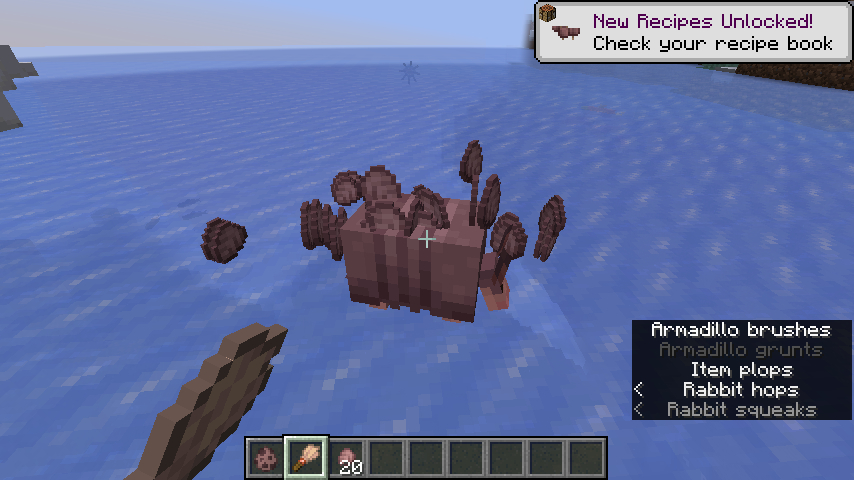Viewport: 854px width, 480px height.
Task: Click the New Recipes Unlocked toast notification
Action: click(694, 32)
